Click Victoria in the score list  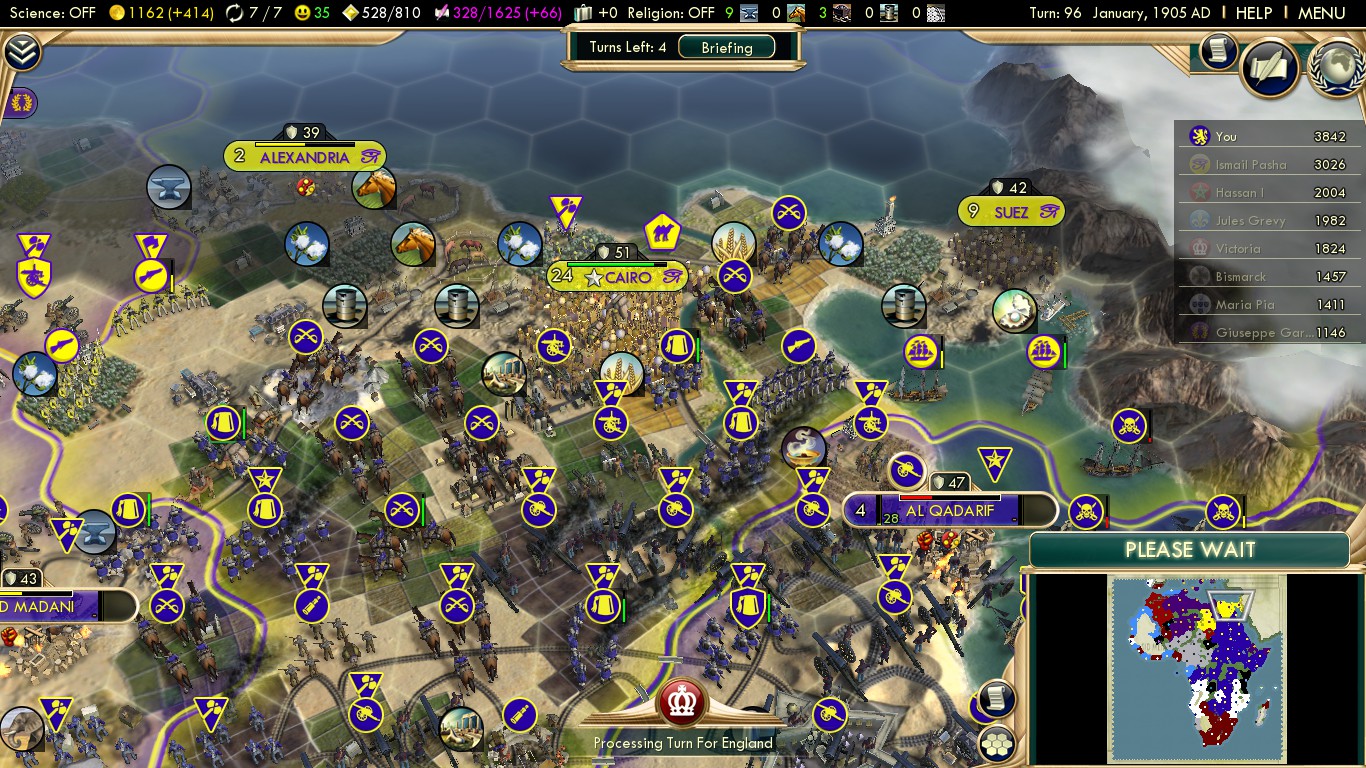(x=1238, y=249)
